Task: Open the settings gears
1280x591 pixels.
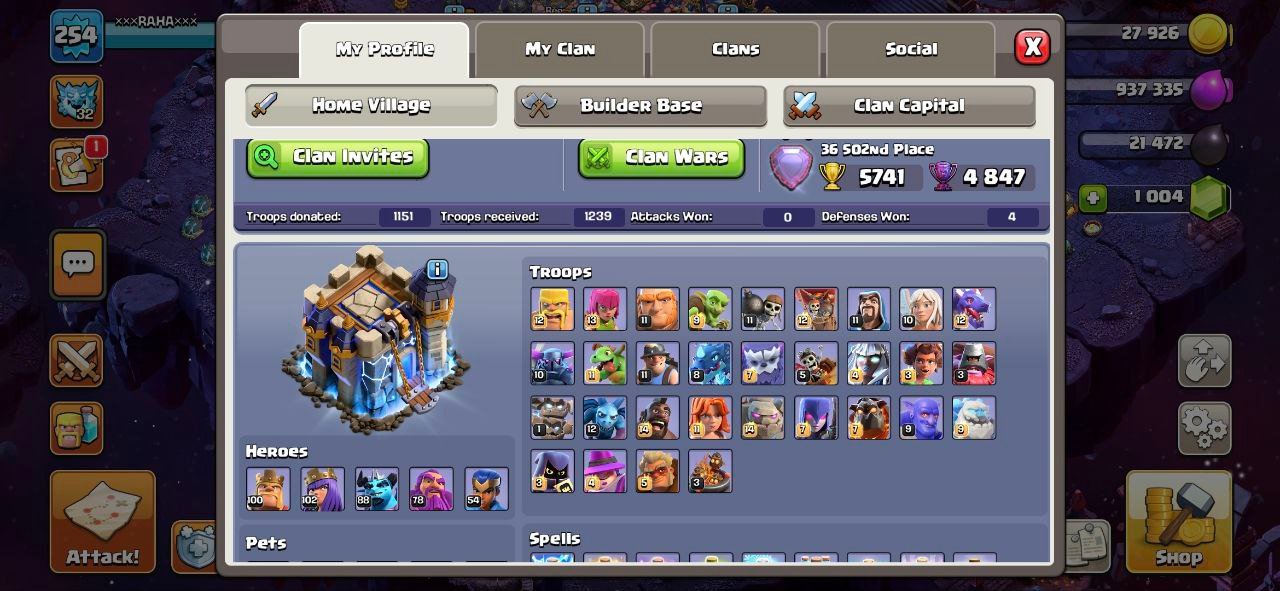Action: [x=1204, y=429]
